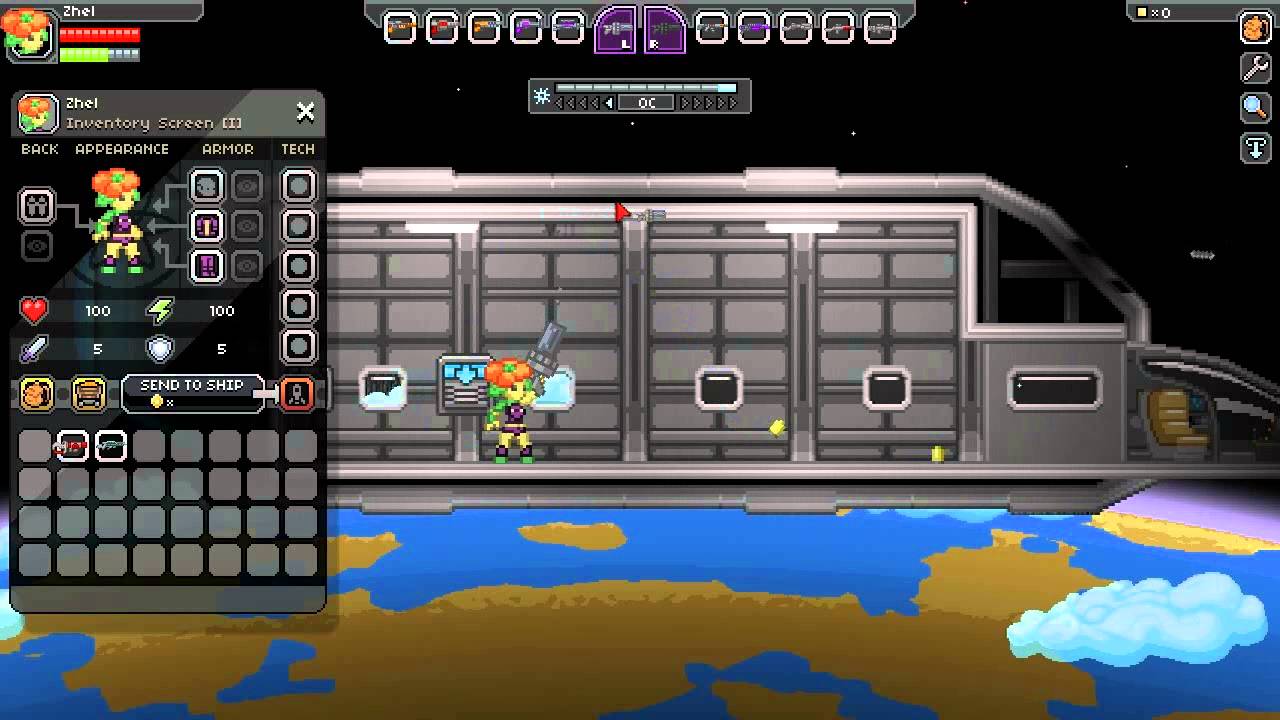
Task: Open the bag tab in the inventory
Action: (37, 394)
